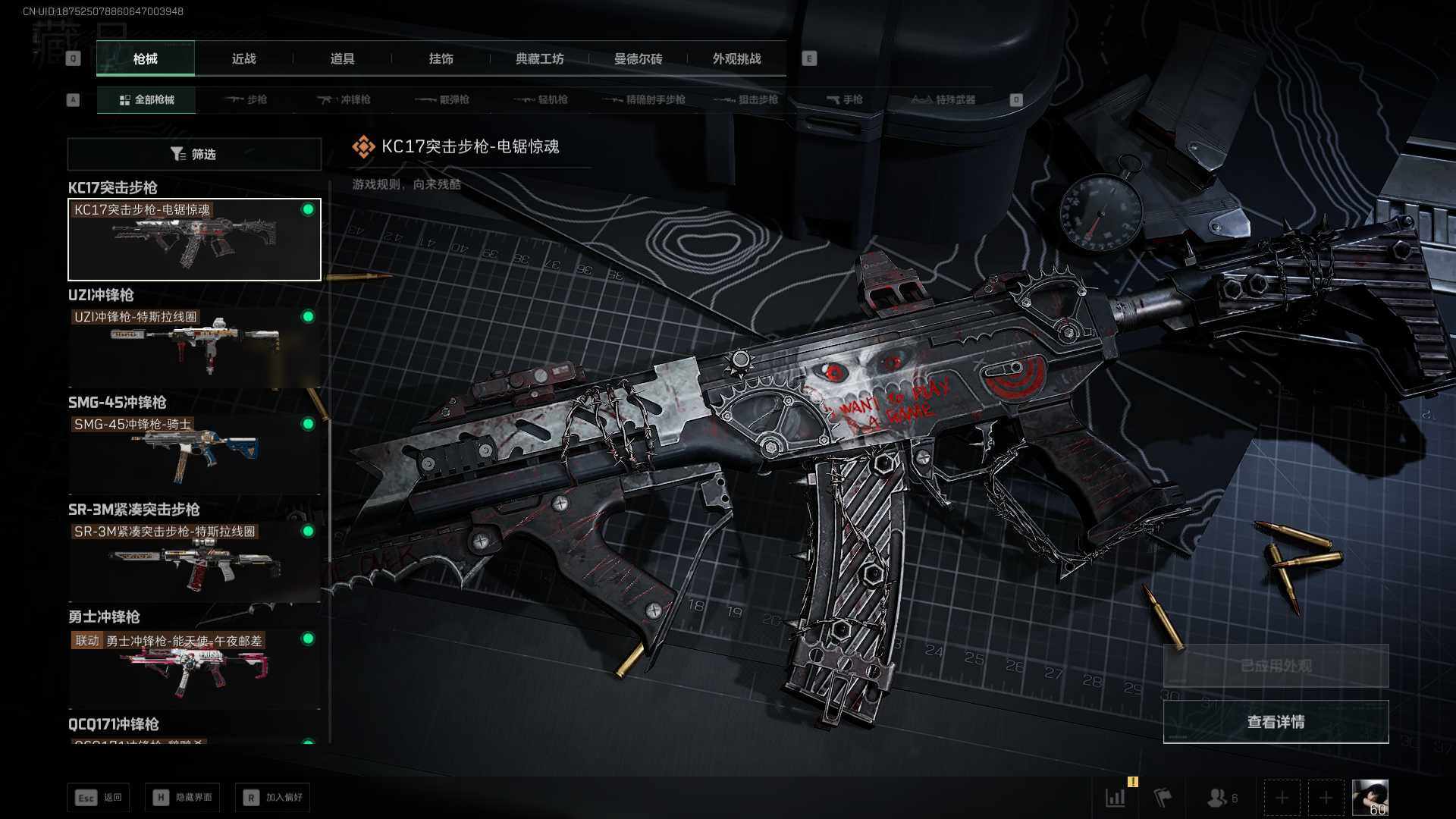
Task: Open the 曼德尔砖 tab
Action: point(638,59)
